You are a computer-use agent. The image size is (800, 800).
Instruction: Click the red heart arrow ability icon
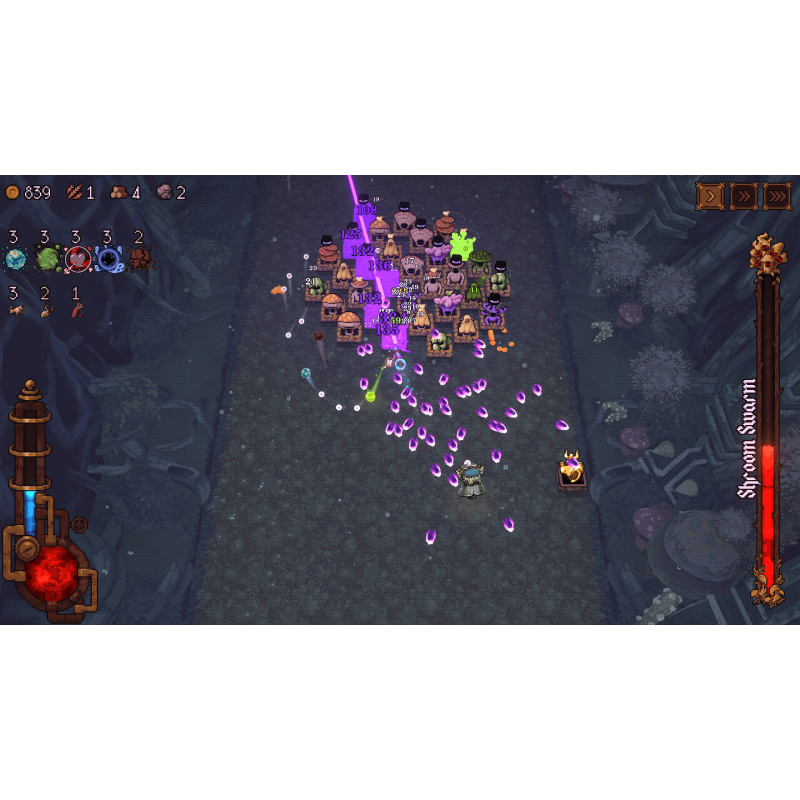click(x=78, y=260)
